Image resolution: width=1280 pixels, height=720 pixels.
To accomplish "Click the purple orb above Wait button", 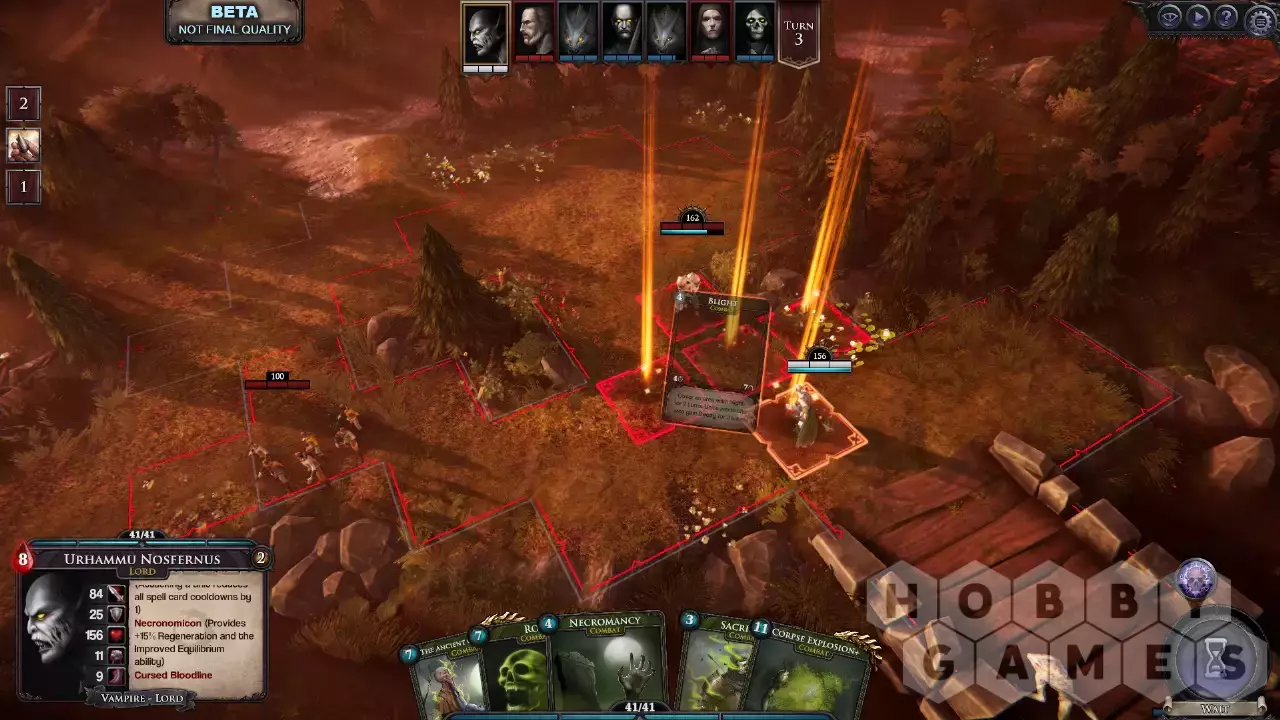I will coord(1195,579).
